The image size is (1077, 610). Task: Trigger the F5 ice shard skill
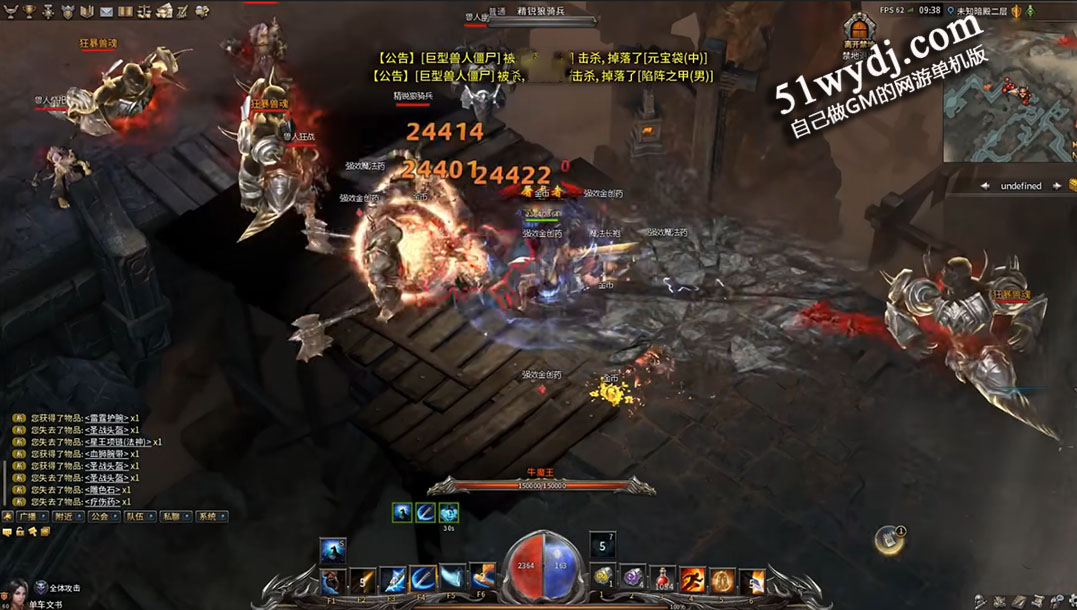453,579
